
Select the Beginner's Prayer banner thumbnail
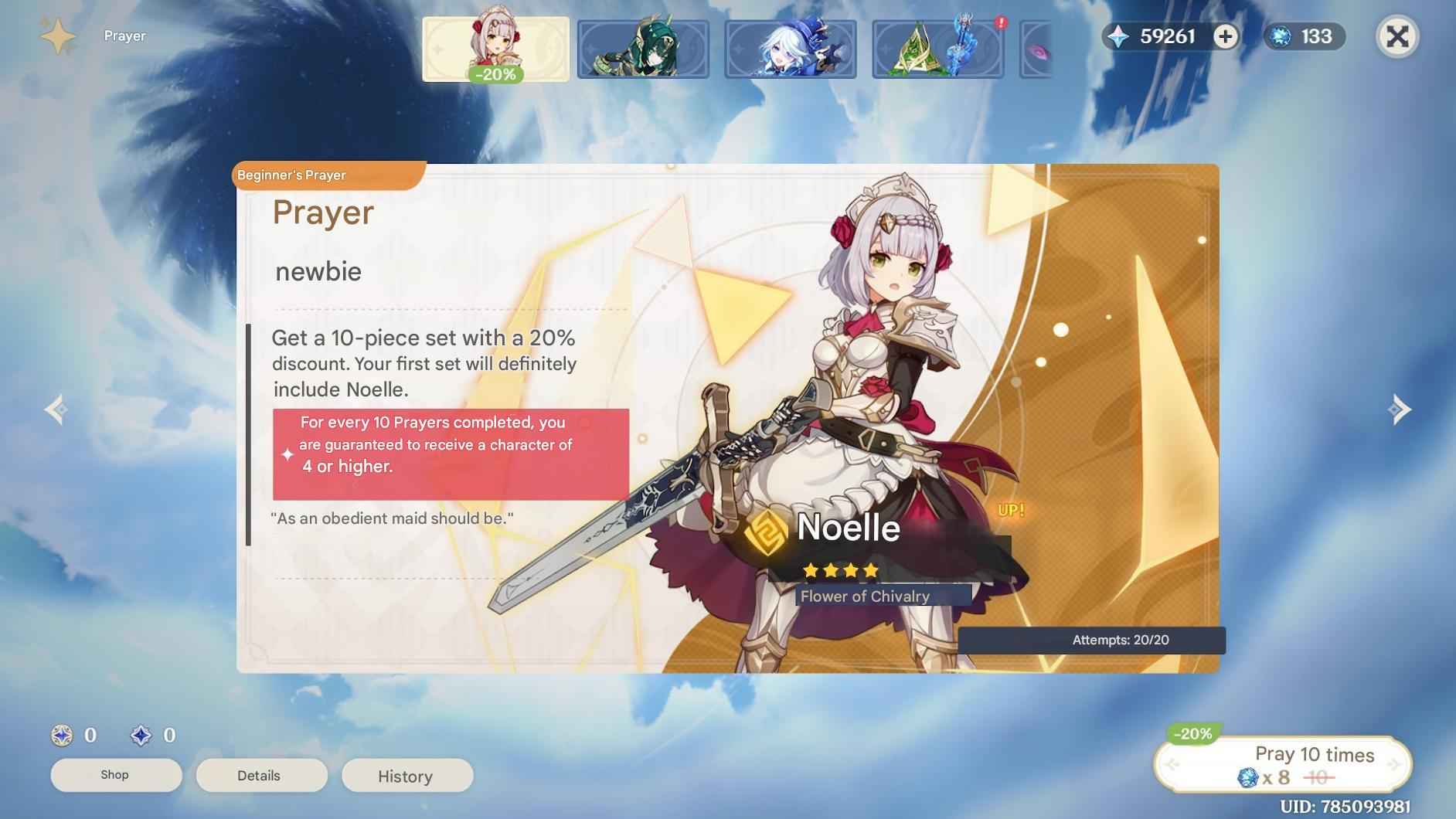pyautogui.click(x=495, y=48)
